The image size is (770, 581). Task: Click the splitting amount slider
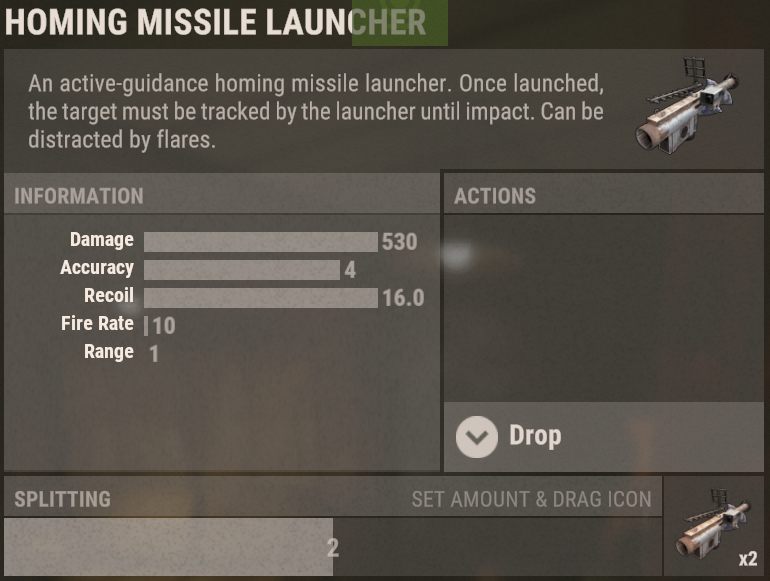(332, 547)
